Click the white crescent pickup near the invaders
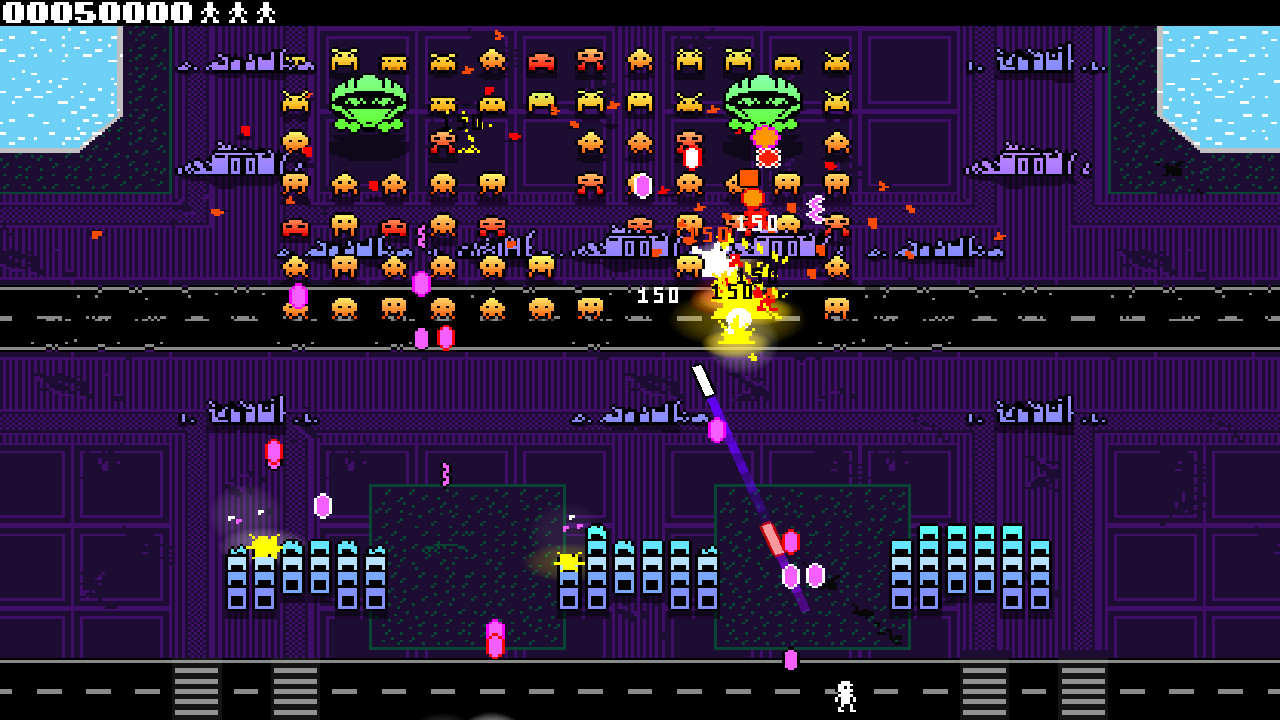The width and height of the screenshot is (1280, 720). pos(816,209)
